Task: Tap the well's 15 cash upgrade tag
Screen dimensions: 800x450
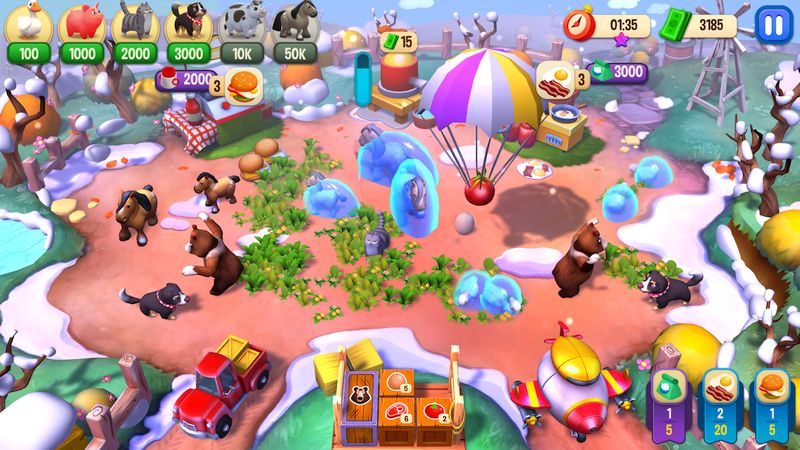Action: click(x=399, y=42)
